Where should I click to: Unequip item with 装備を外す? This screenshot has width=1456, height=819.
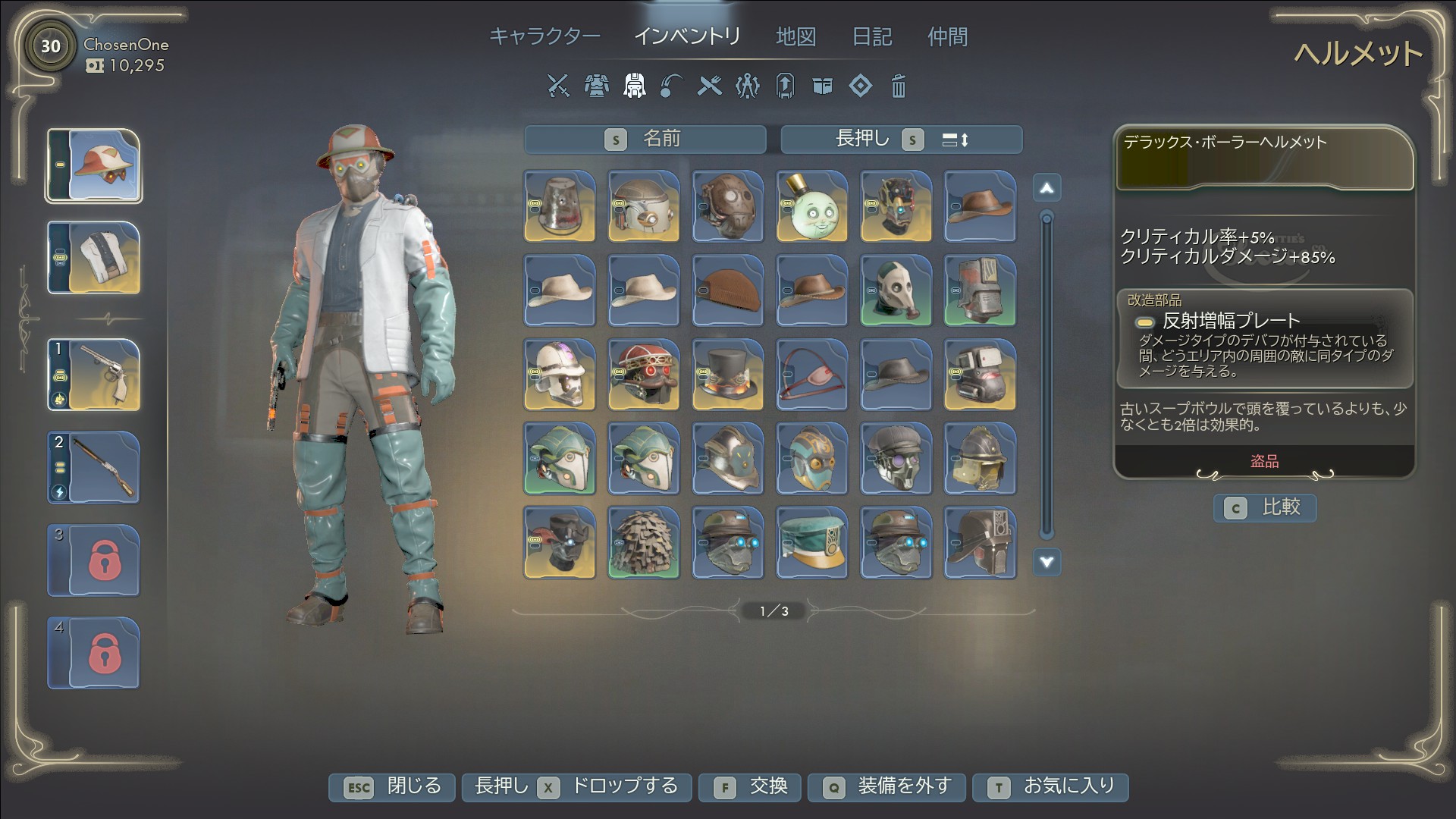(886, 786)
